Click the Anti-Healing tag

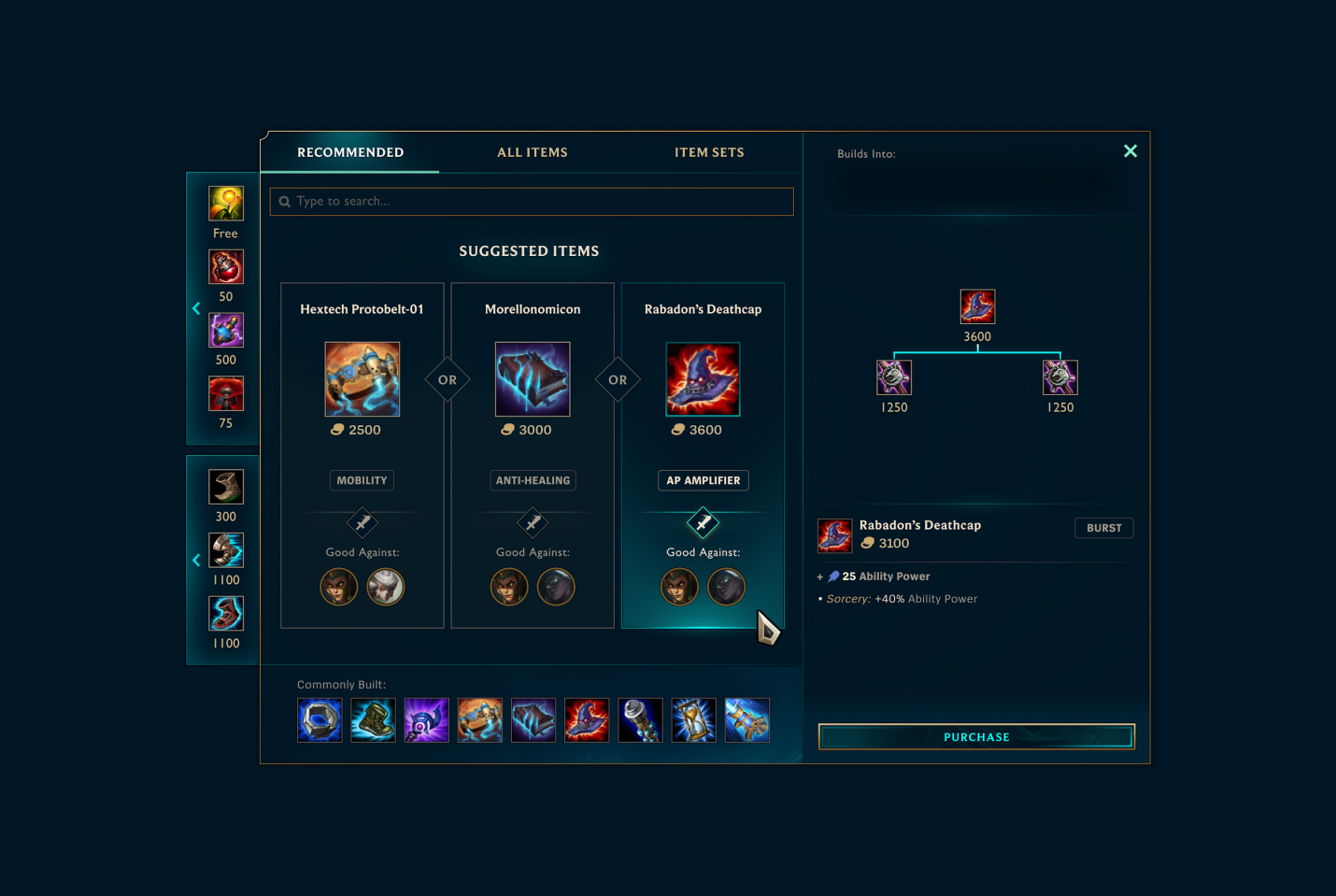click(533, 480)
